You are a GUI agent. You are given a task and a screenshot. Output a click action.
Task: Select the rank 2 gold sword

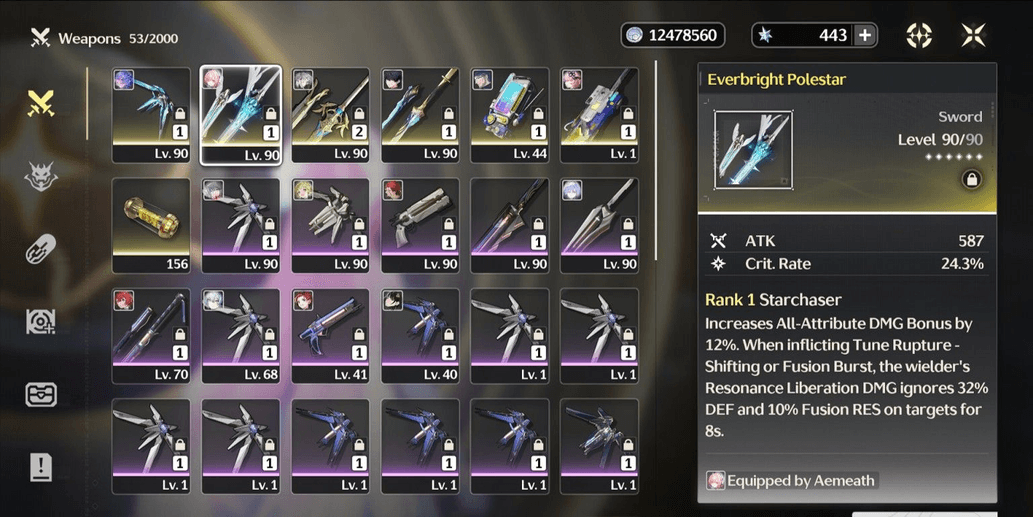pos(330,115)
